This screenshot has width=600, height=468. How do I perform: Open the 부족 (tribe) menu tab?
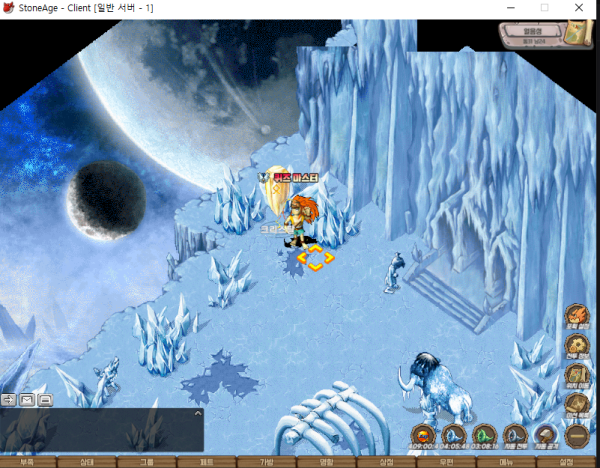27,462
